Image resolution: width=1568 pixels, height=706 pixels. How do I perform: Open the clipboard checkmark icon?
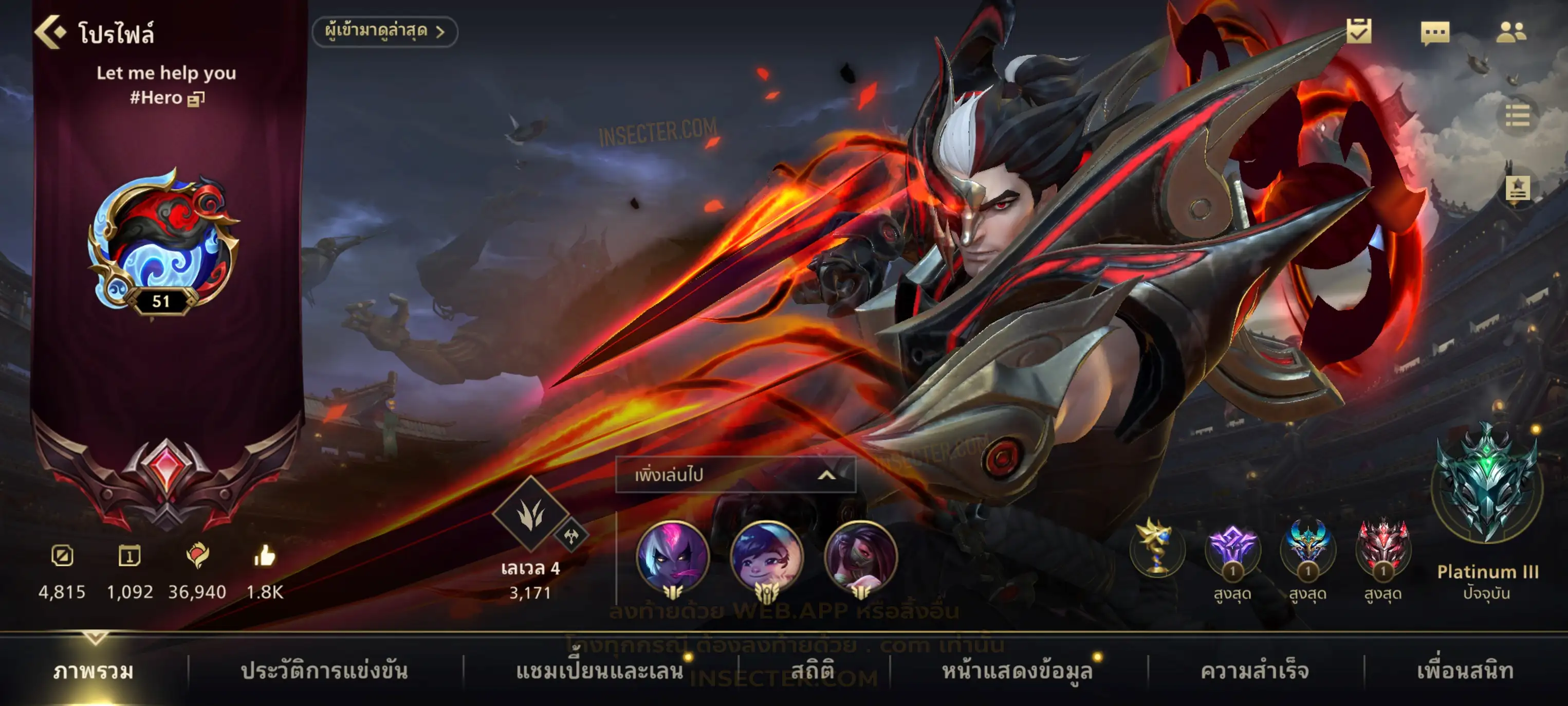[1359, 32]
